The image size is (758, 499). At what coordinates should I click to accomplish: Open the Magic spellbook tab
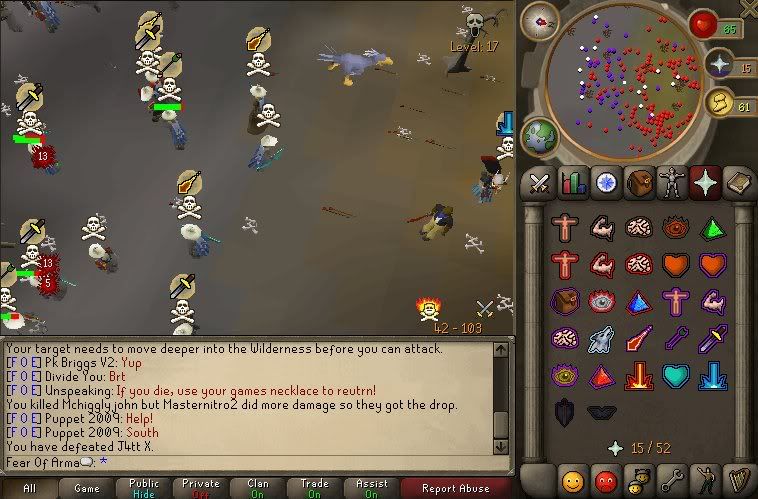click(x=739, y=183)
